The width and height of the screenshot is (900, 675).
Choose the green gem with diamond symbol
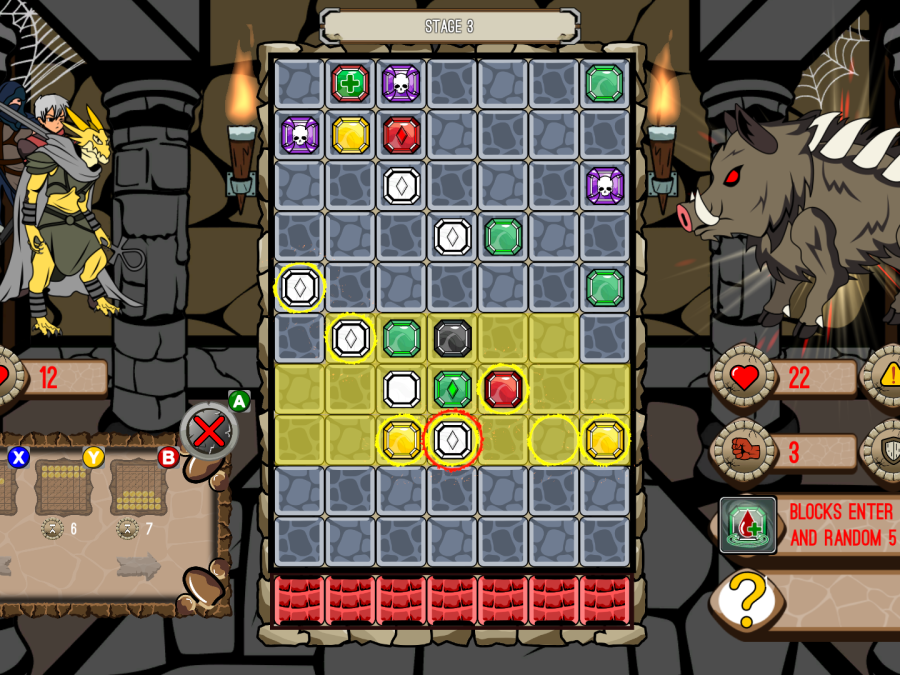[453, 389]
